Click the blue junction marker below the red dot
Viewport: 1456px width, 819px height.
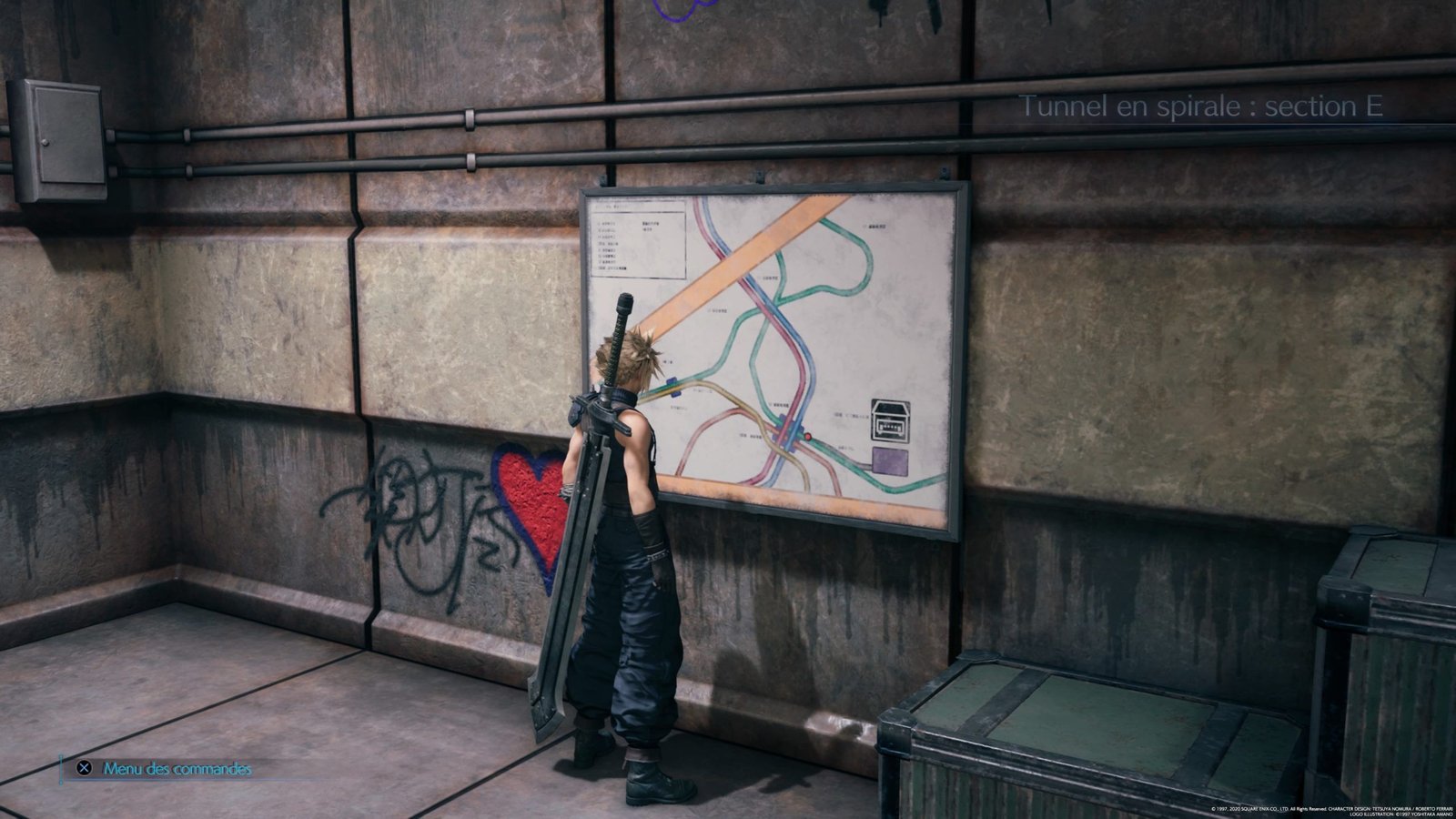(x=794, y=449)
